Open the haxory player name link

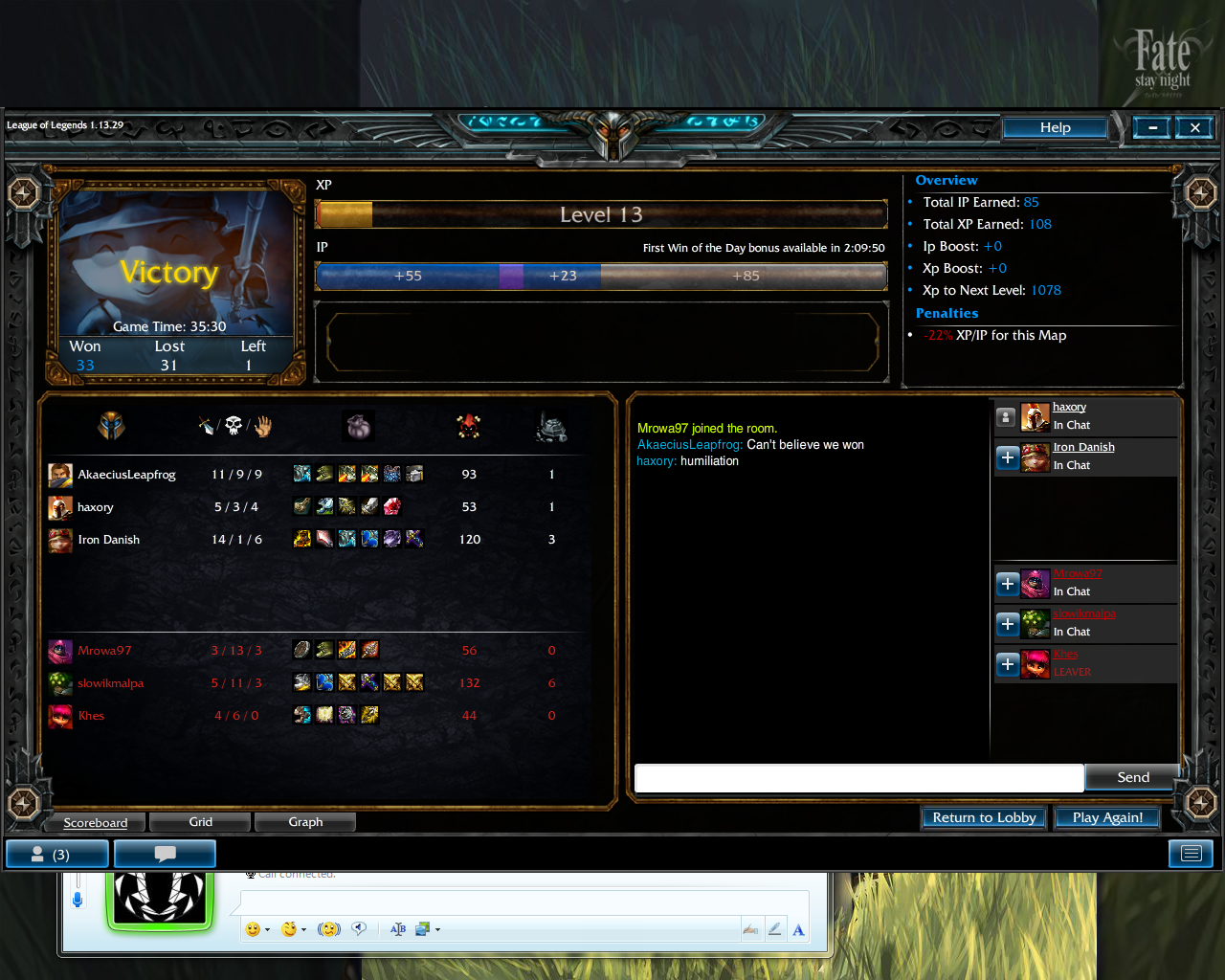tap(1069, 407)
